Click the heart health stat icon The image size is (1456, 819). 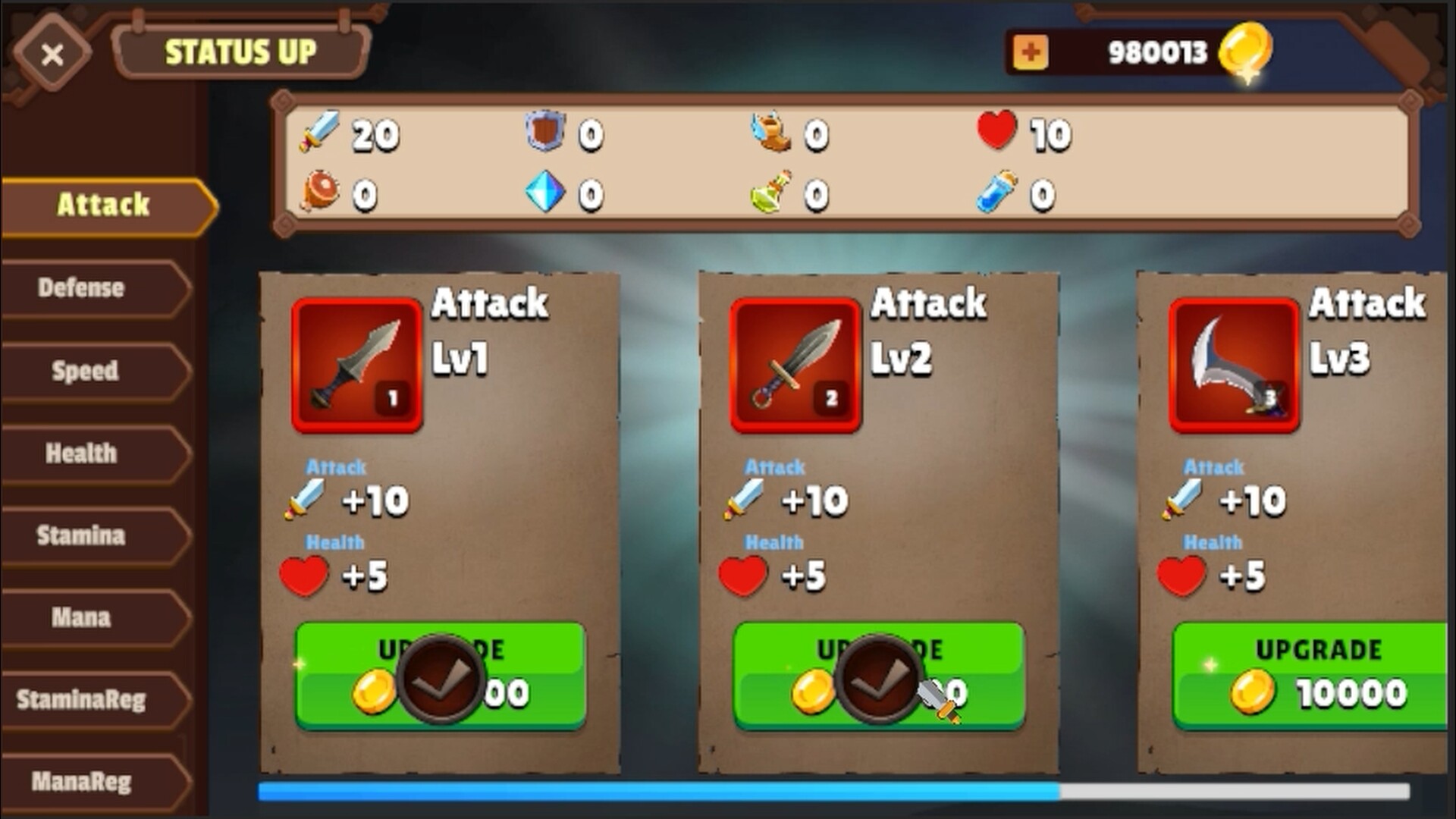pos(996,133)
